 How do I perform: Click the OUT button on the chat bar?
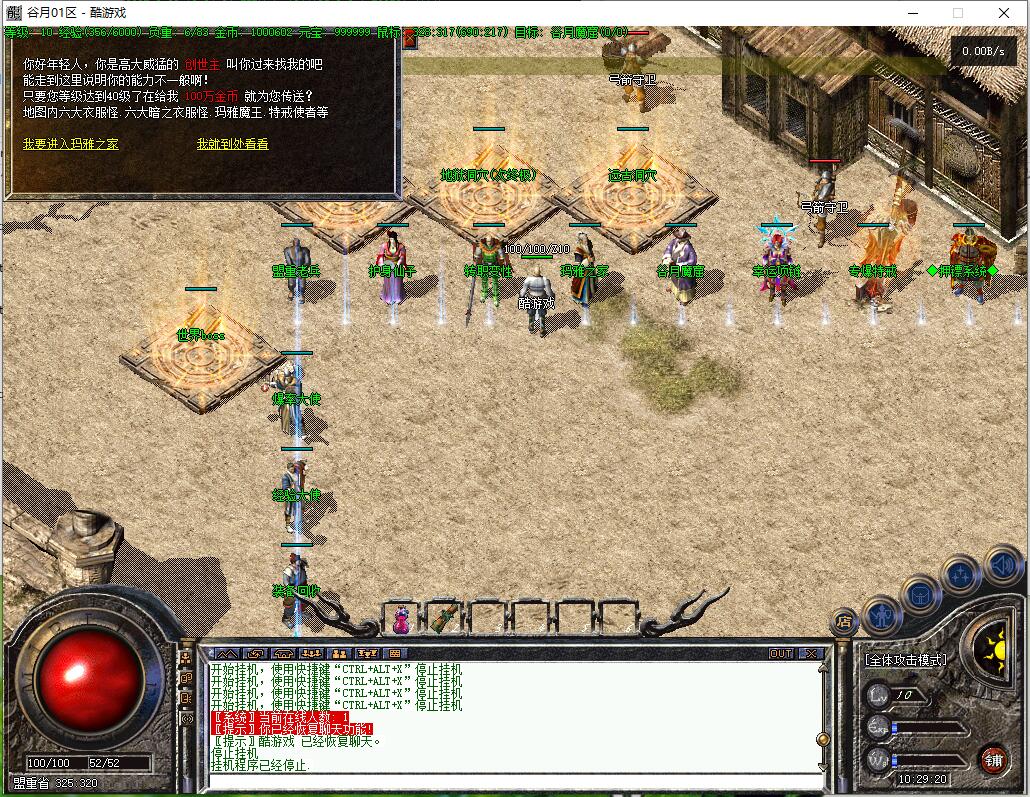tap(781, 653)
